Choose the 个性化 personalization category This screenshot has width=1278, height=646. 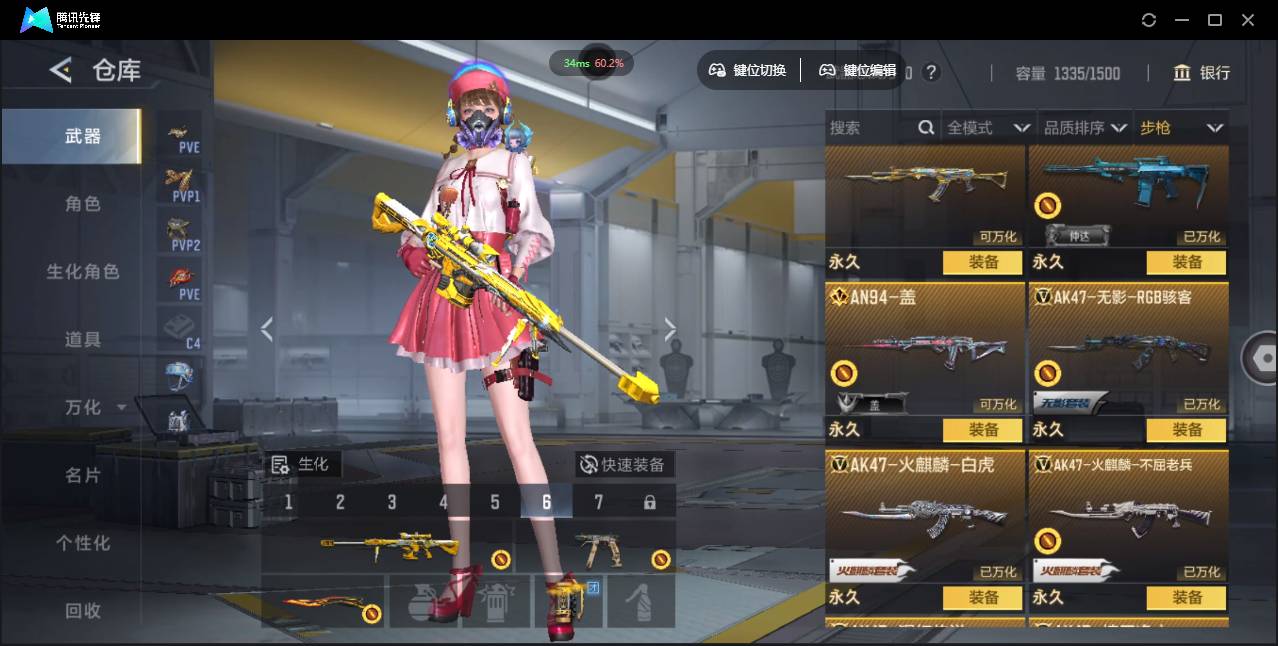coord(83,543)
